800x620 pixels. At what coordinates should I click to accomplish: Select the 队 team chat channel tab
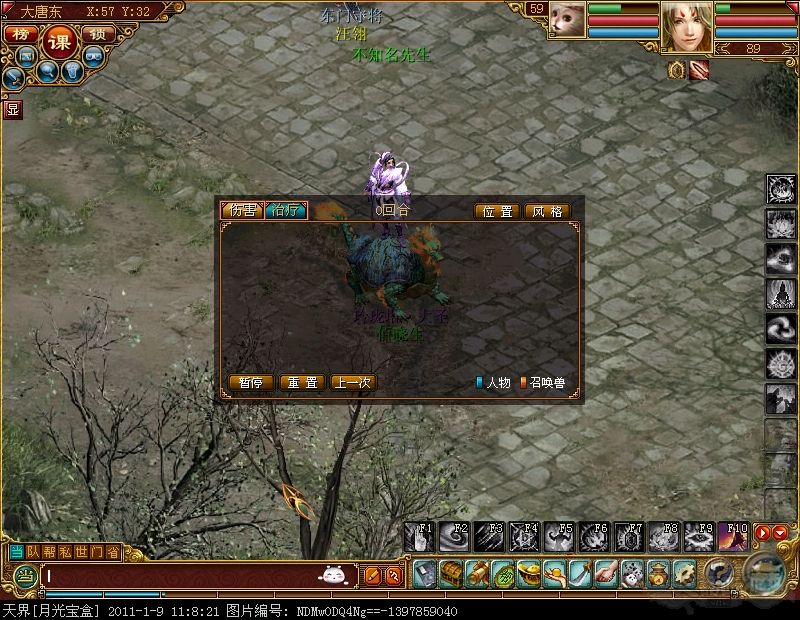point(34,551)
